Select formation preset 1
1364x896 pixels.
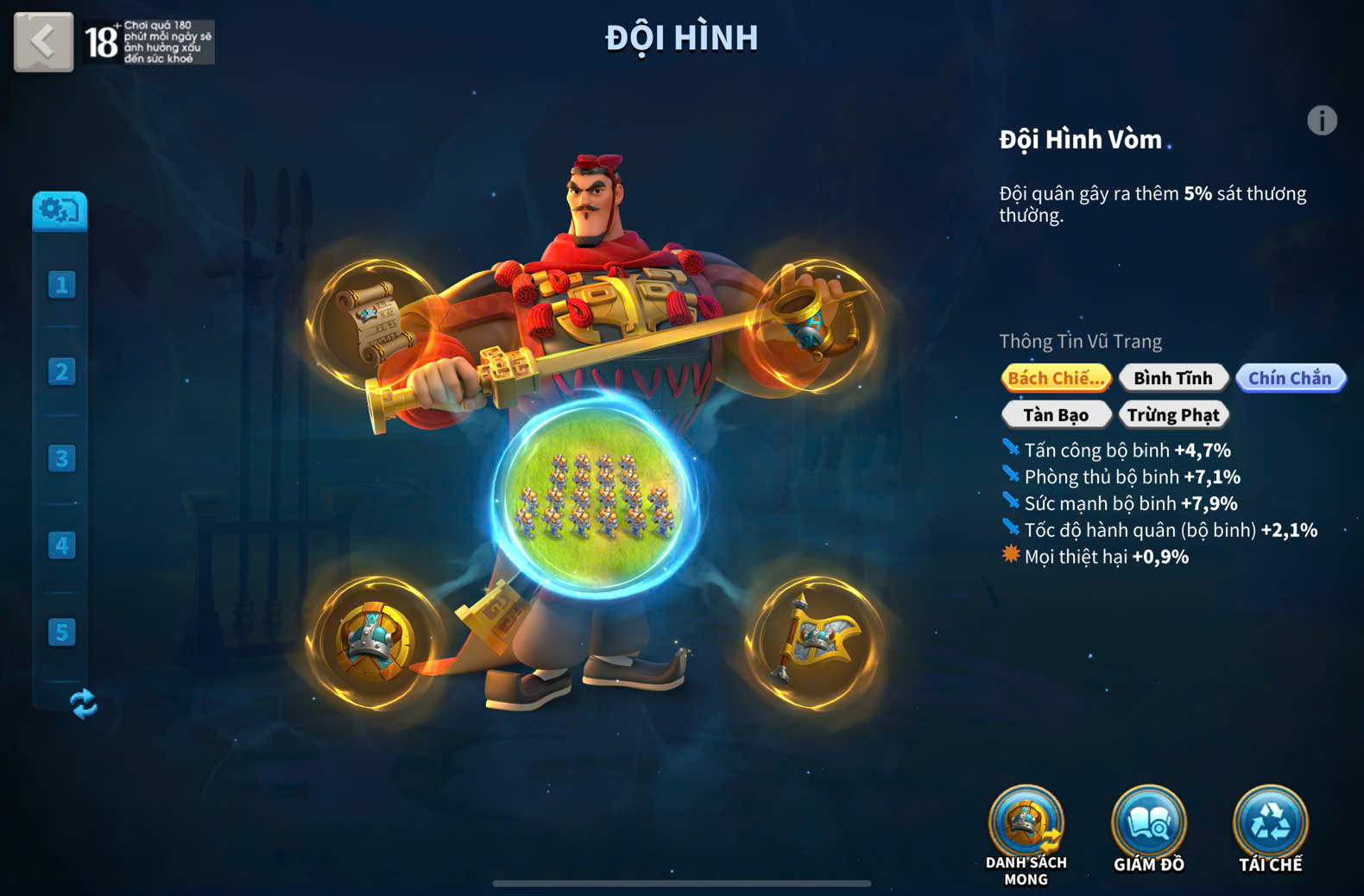(61, 285)
